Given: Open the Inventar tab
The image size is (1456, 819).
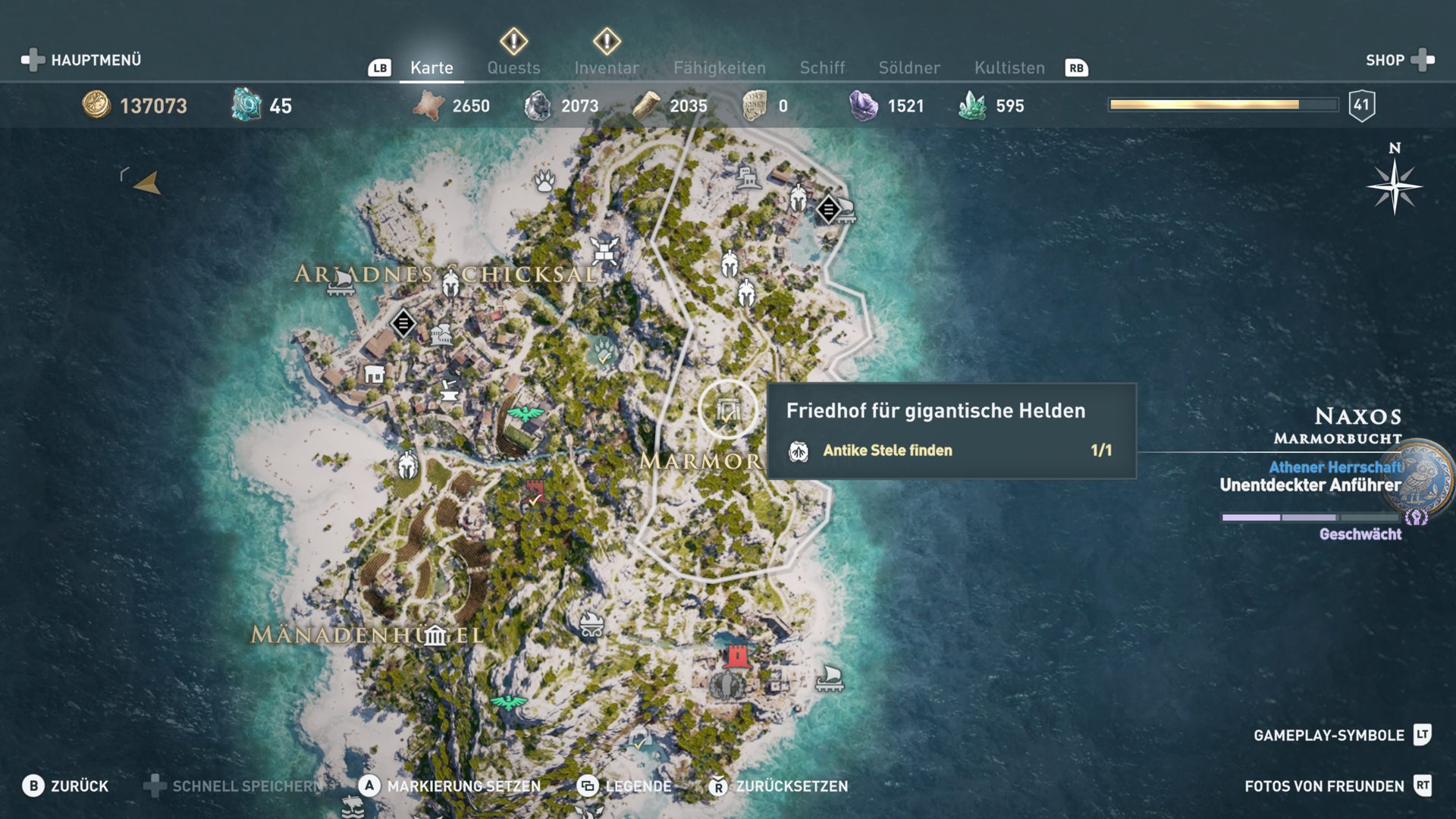Looking at the screenshot, I should coord(606,67).
